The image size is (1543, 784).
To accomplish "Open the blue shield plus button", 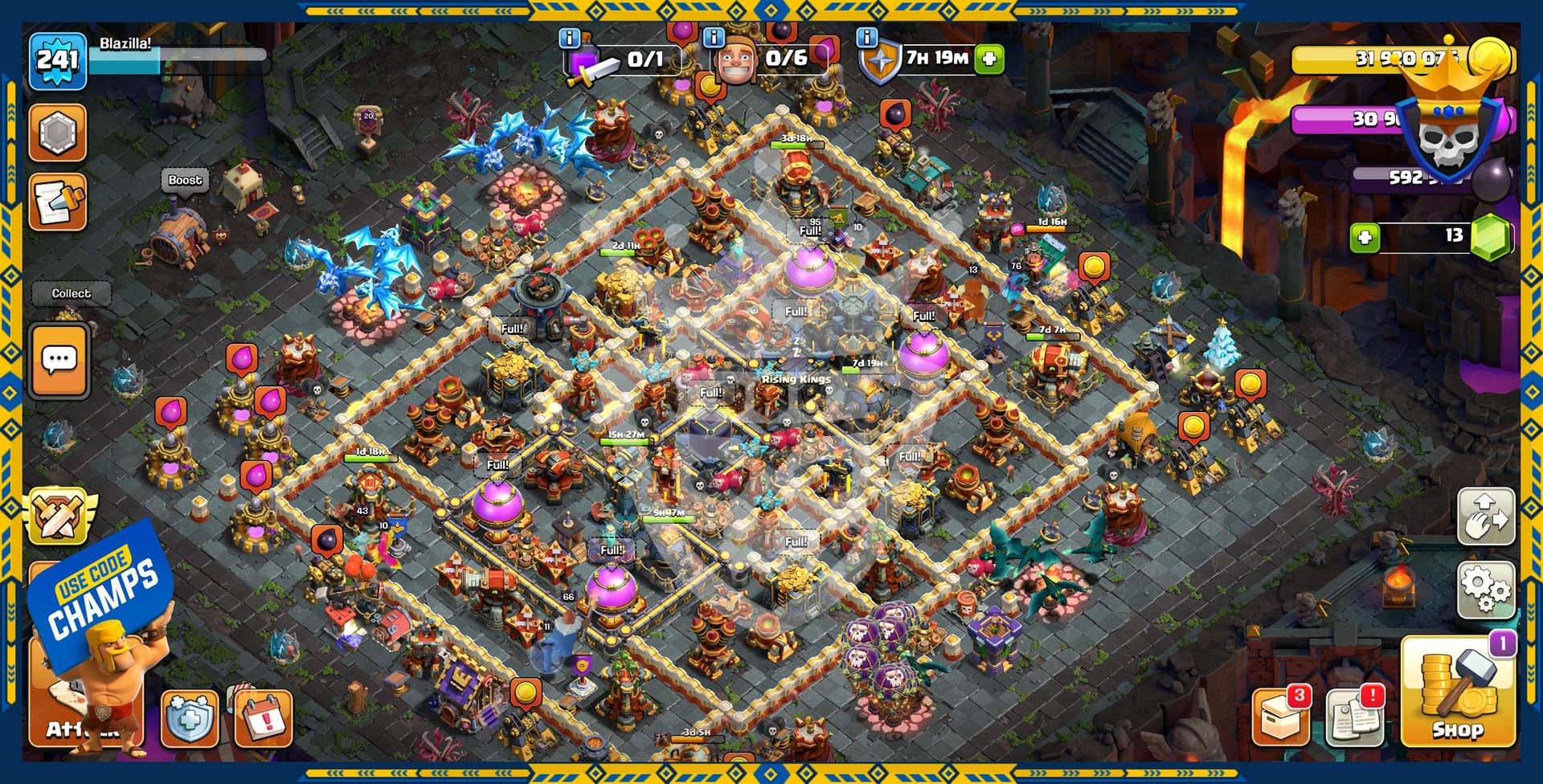I will pyautogui.click(x=190, y=717).
